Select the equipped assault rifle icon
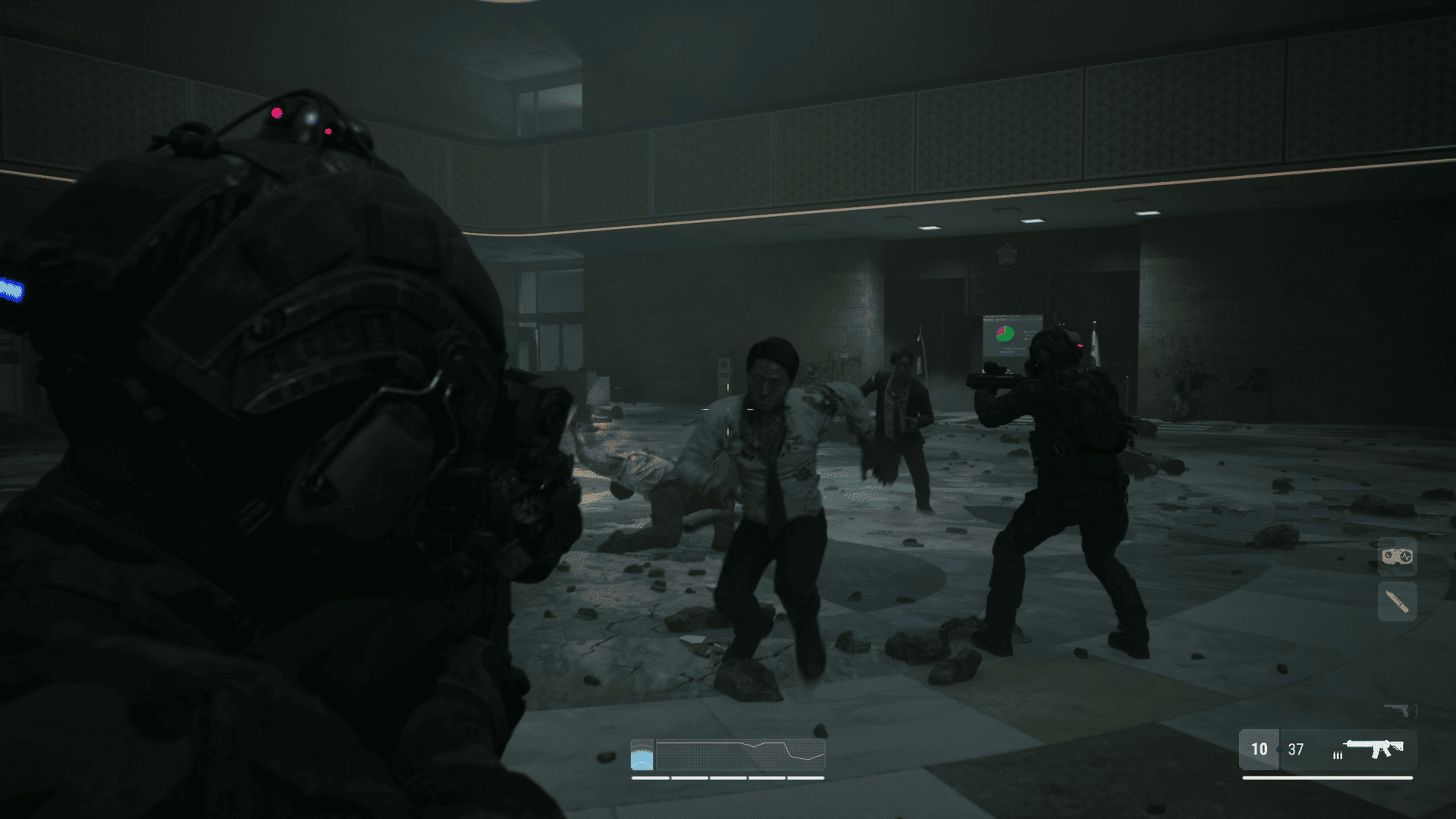 (1374, 749)
